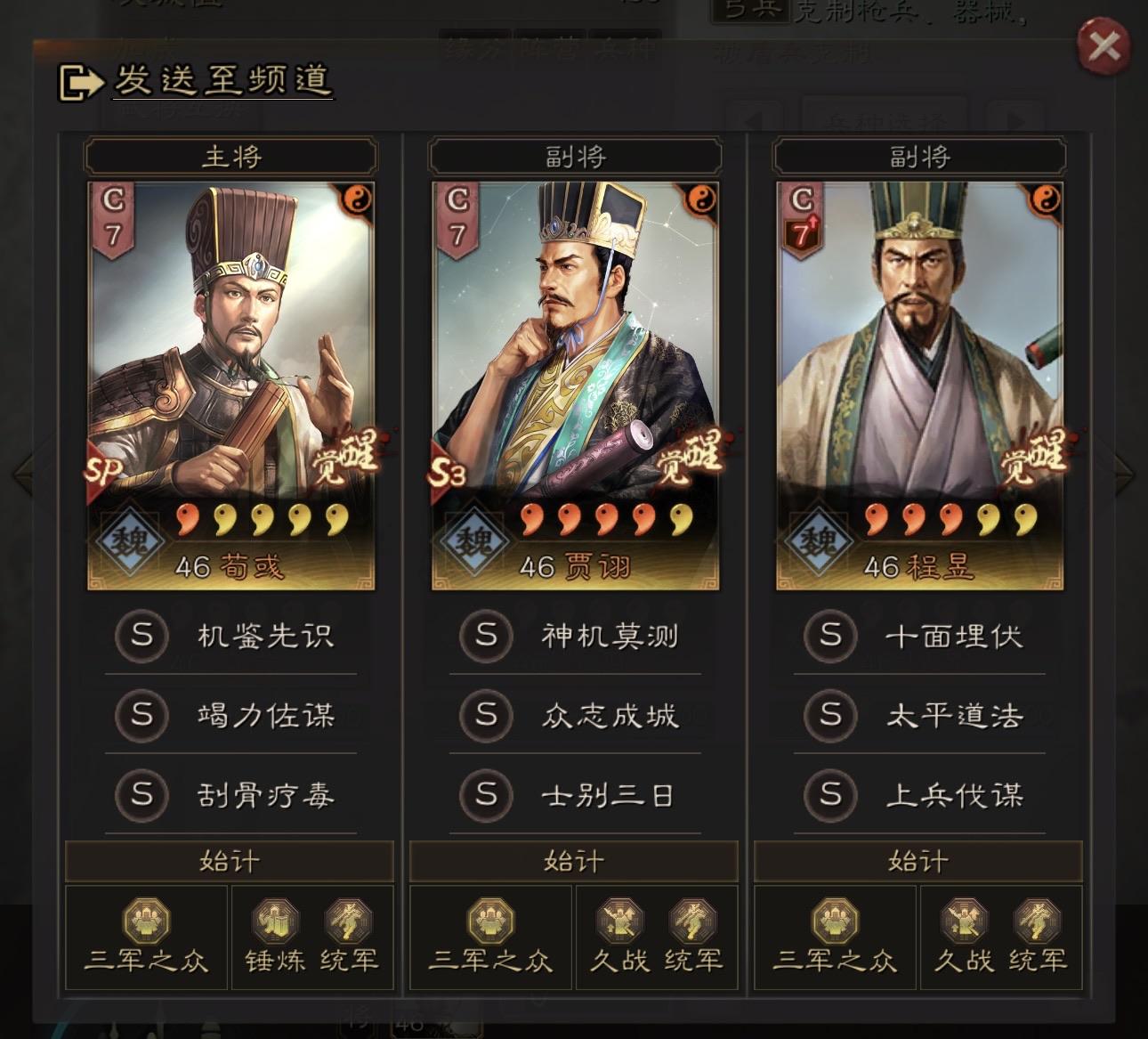This screenshot has height=1039, width=1148.
Task: Toggle the S badge beside 十面埋伏
Action: (829, 637)
